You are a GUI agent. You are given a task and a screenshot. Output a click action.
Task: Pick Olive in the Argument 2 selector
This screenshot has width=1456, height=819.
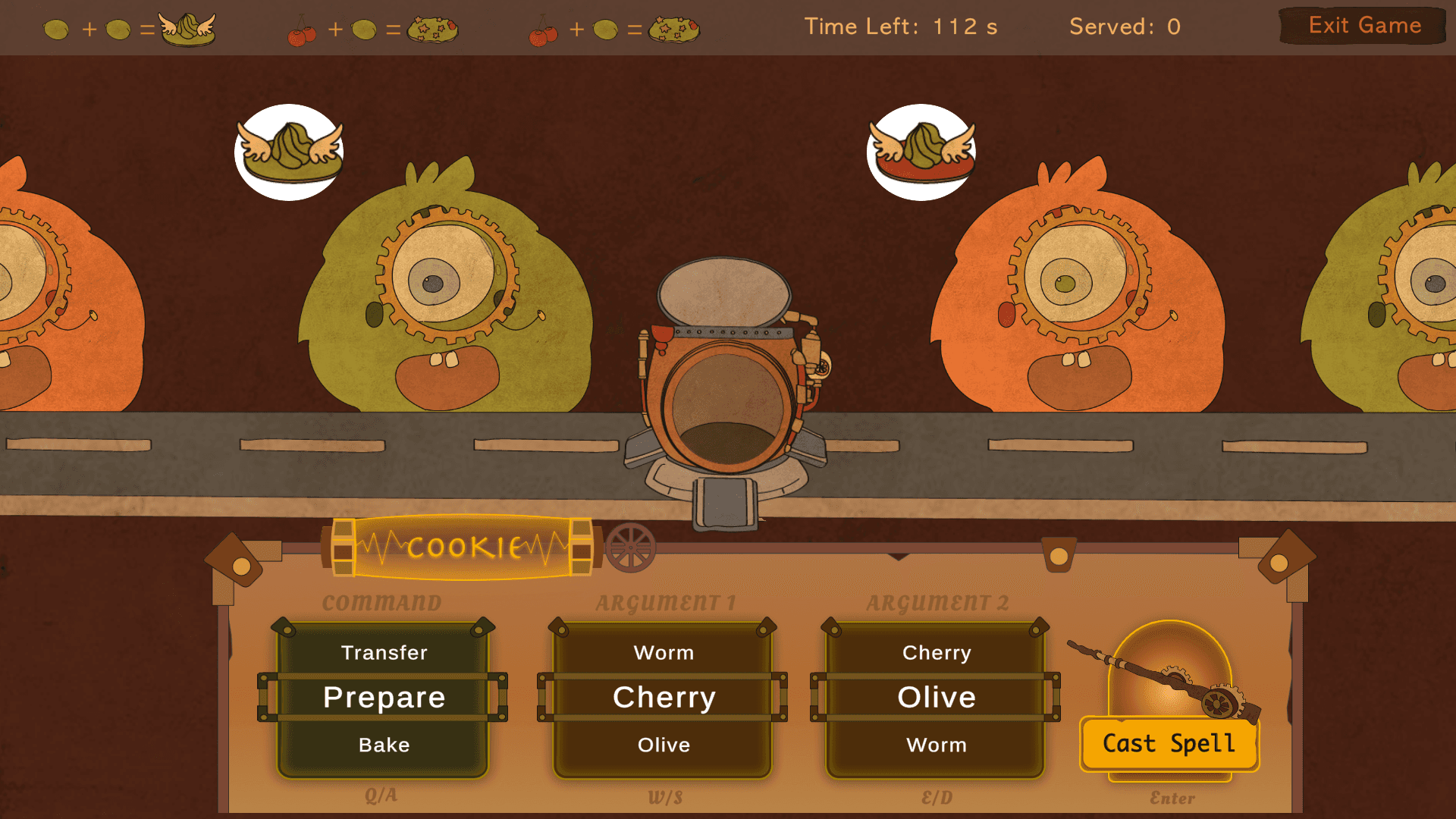tap(937, 698)
